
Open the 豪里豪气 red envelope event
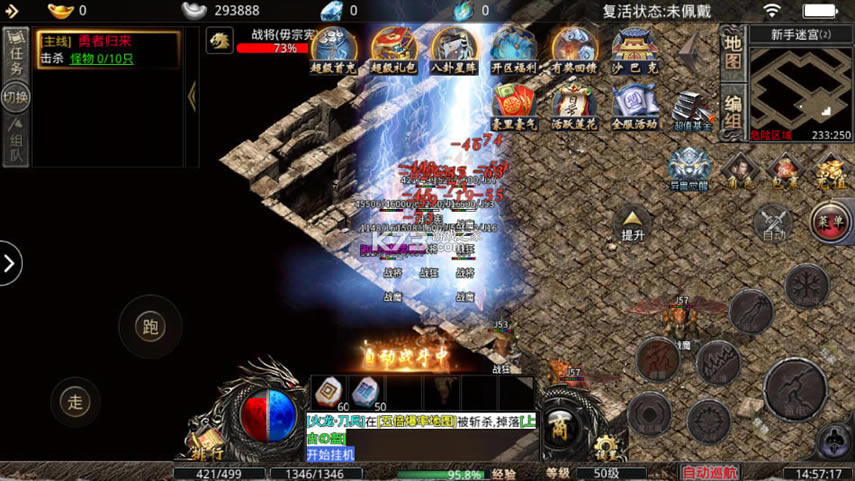coord(514,107)
